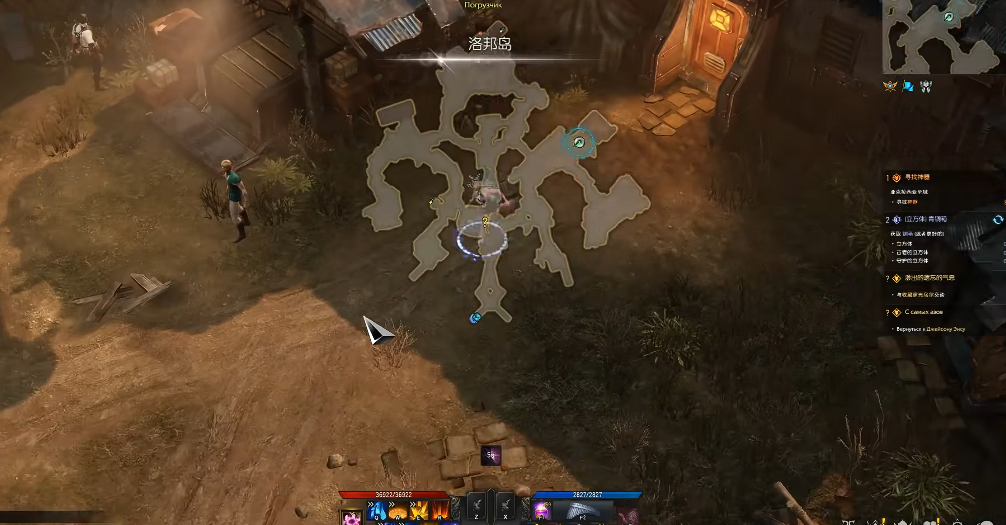Screen dimensions: 1006x525
Task: Click the yellow quest marker on overlay map
Action: (x=485, y=221)
